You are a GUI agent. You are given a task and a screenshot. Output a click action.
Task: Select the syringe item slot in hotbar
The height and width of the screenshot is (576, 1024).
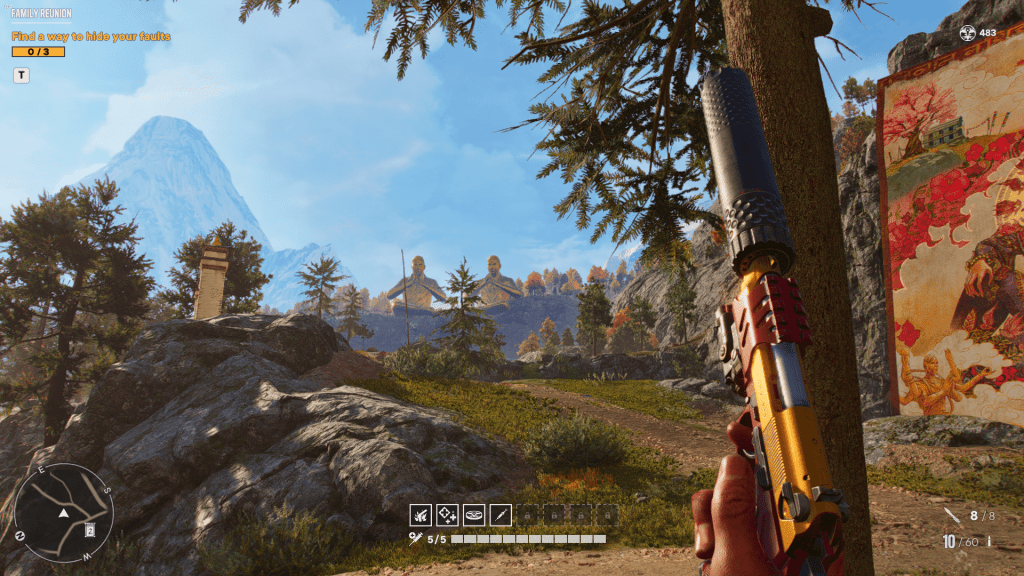(x=501, y=515)
